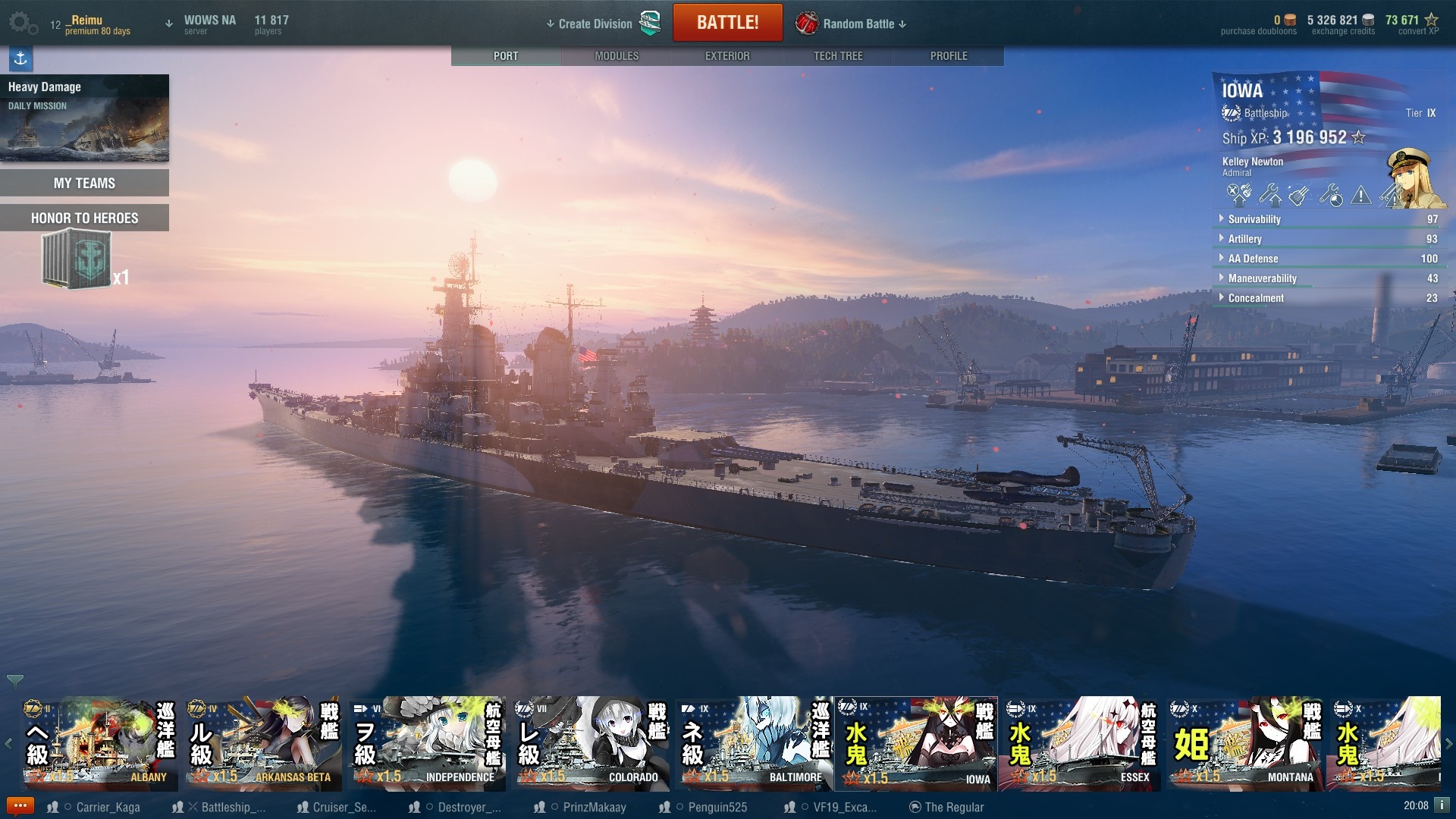Open the Heavy Damage daily mission
The width and height of the screenshot is (1456, 819).
click(84, 118)
